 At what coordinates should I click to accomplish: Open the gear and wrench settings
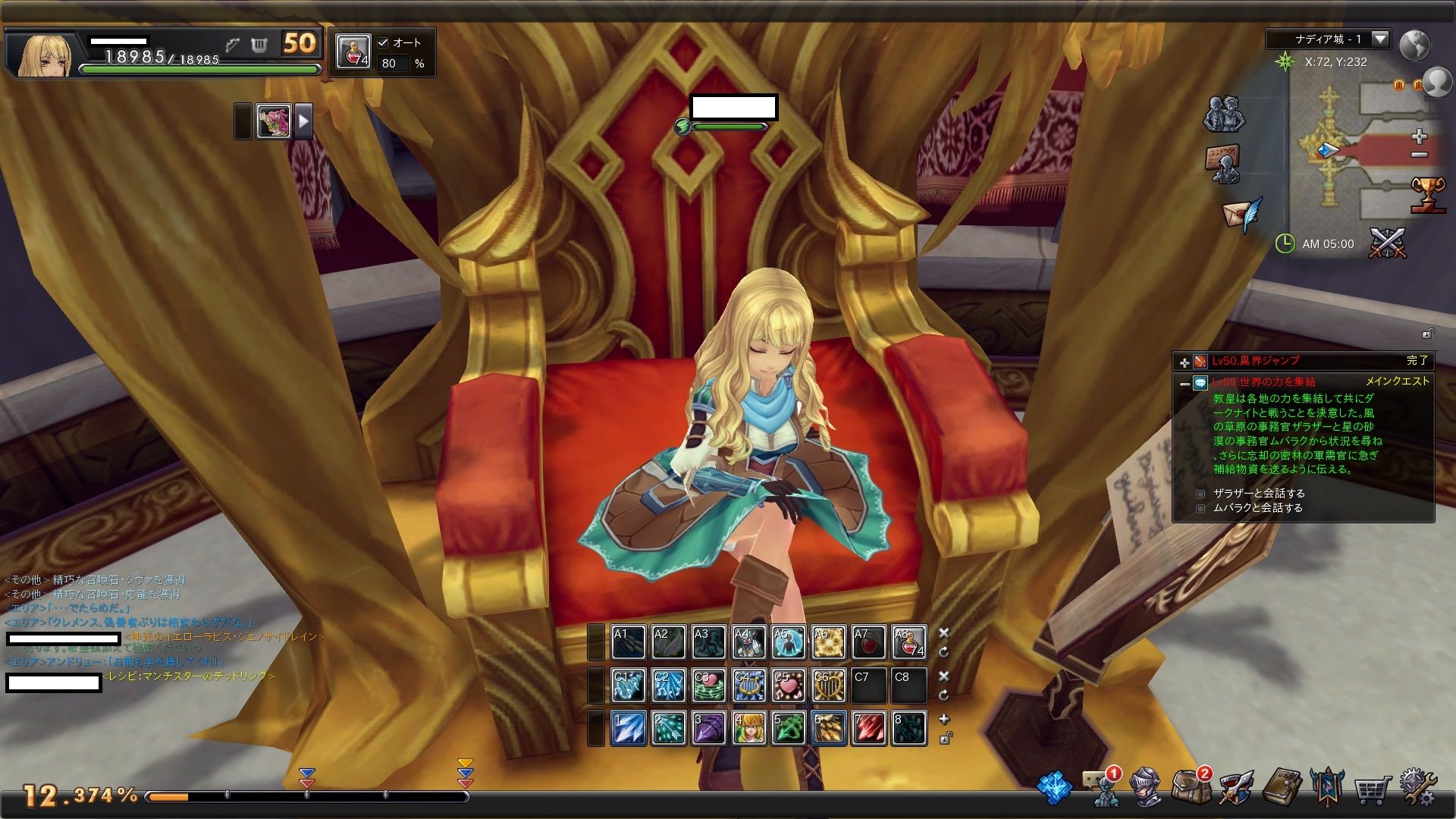pos(1417,788)
